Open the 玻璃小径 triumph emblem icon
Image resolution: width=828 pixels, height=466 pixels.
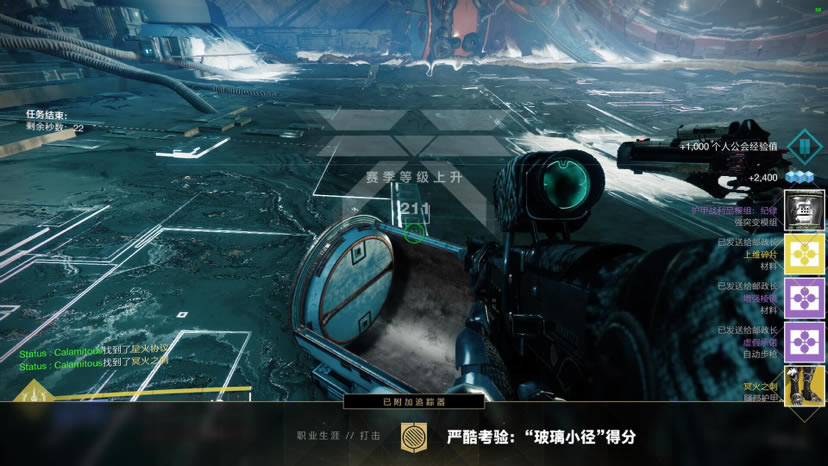coord(412,437)
